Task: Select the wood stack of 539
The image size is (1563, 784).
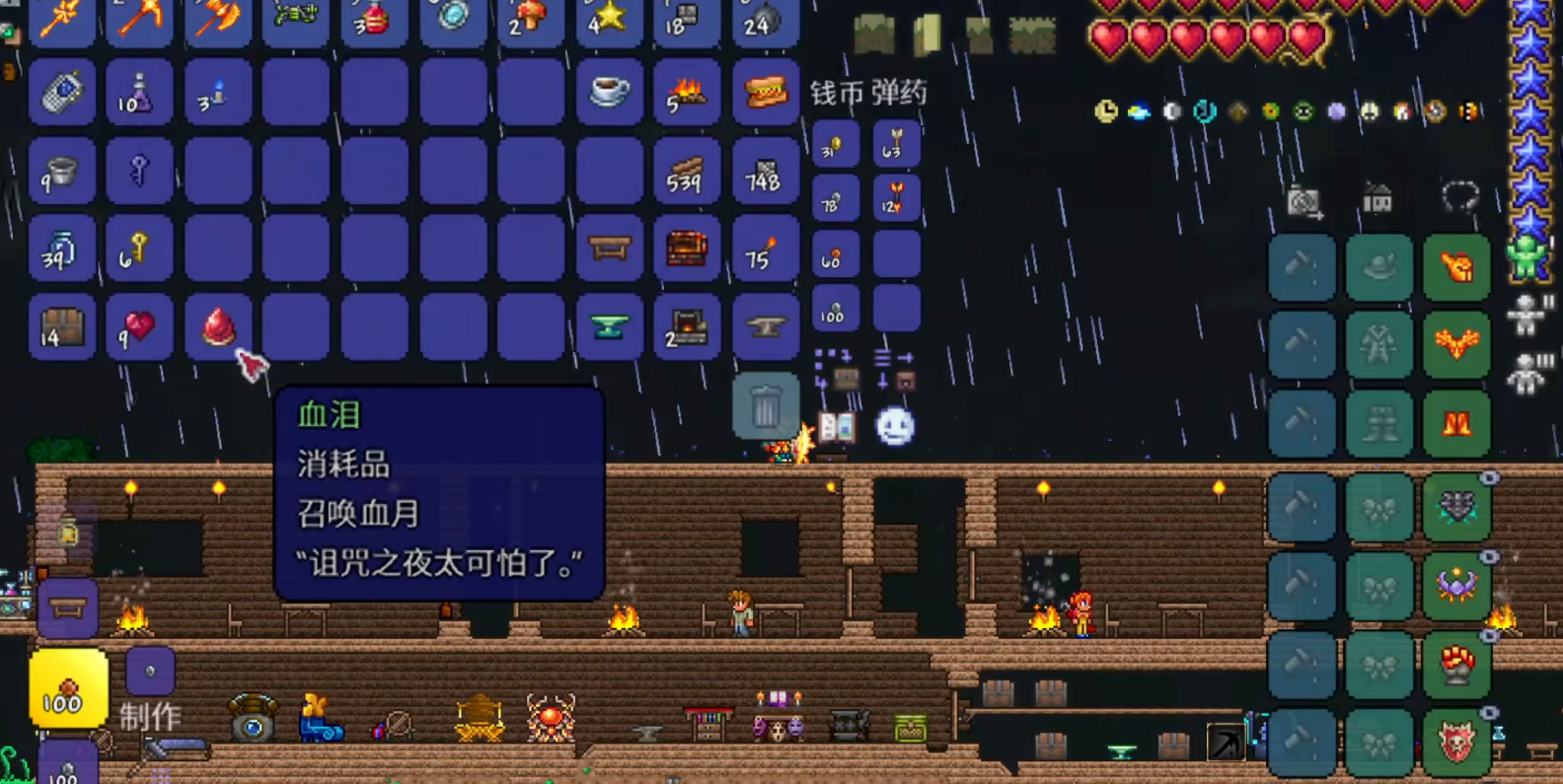Action: (686, 172)
